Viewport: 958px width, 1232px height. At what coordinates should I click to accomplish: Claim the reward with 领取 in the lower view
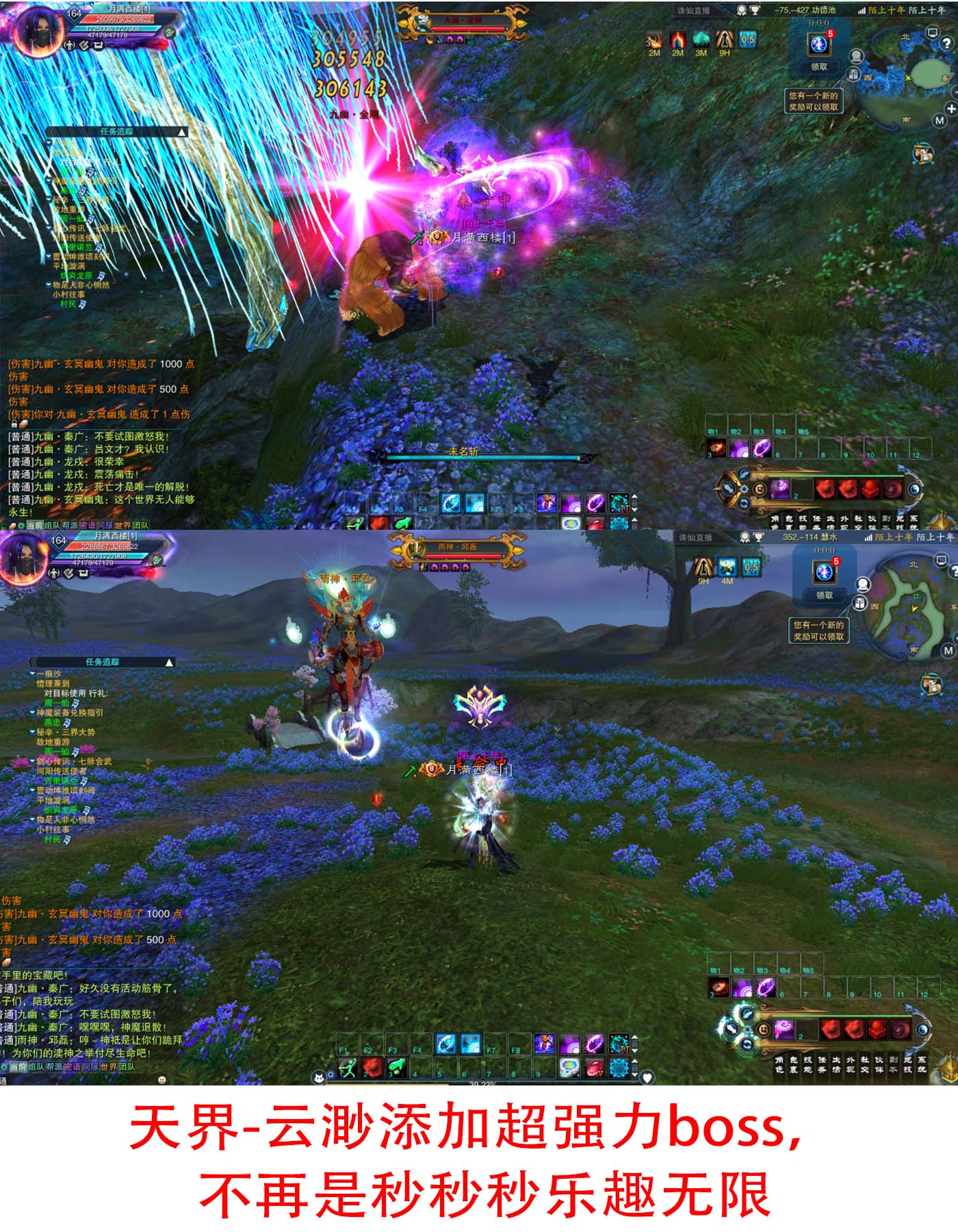(824, 595)
